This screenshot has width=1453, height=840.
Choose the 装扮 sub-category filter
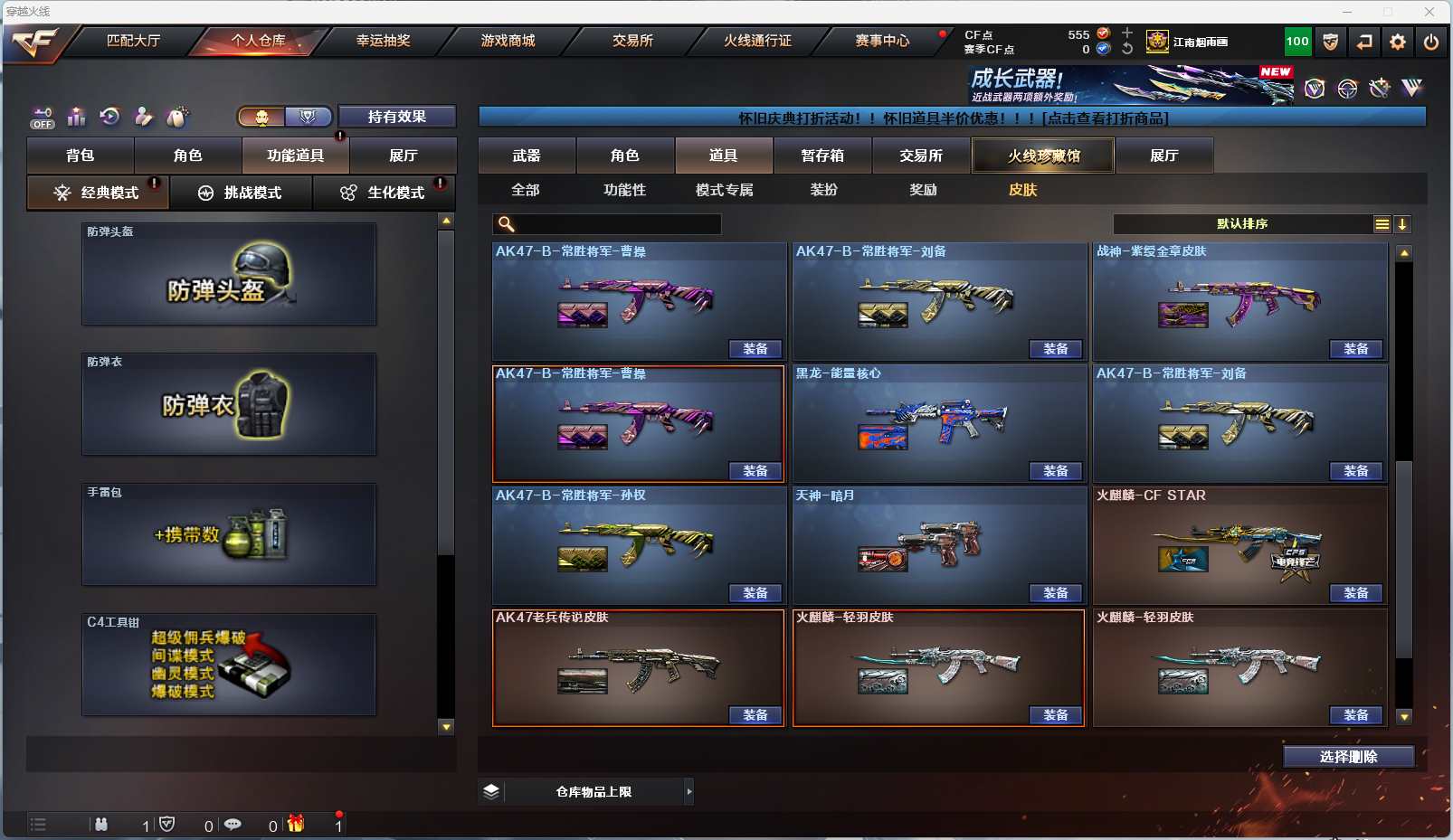pyautogui.click(x=823, y=190)
